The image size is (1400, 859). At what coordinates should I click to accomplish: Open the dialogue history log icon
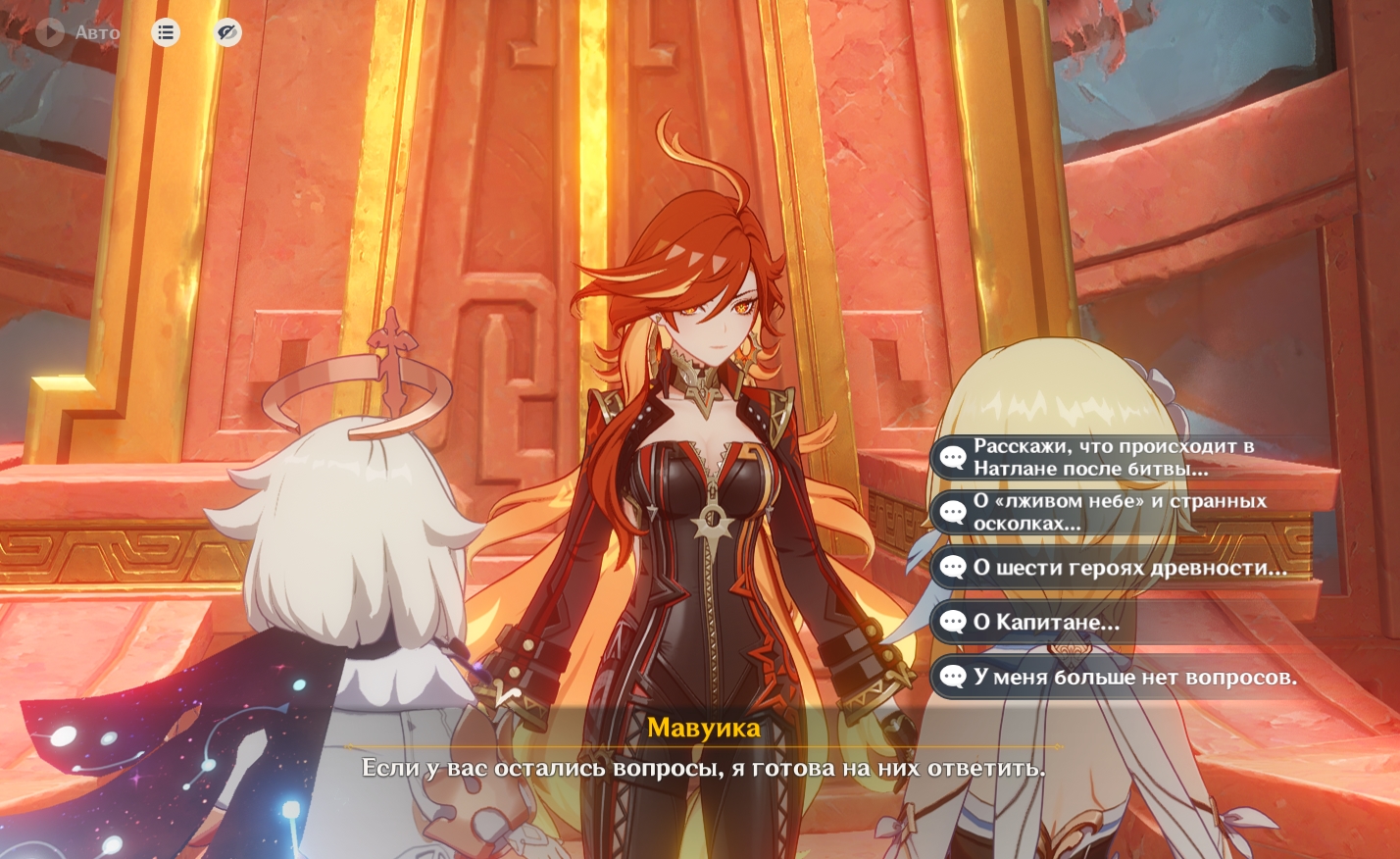(166, 32)
